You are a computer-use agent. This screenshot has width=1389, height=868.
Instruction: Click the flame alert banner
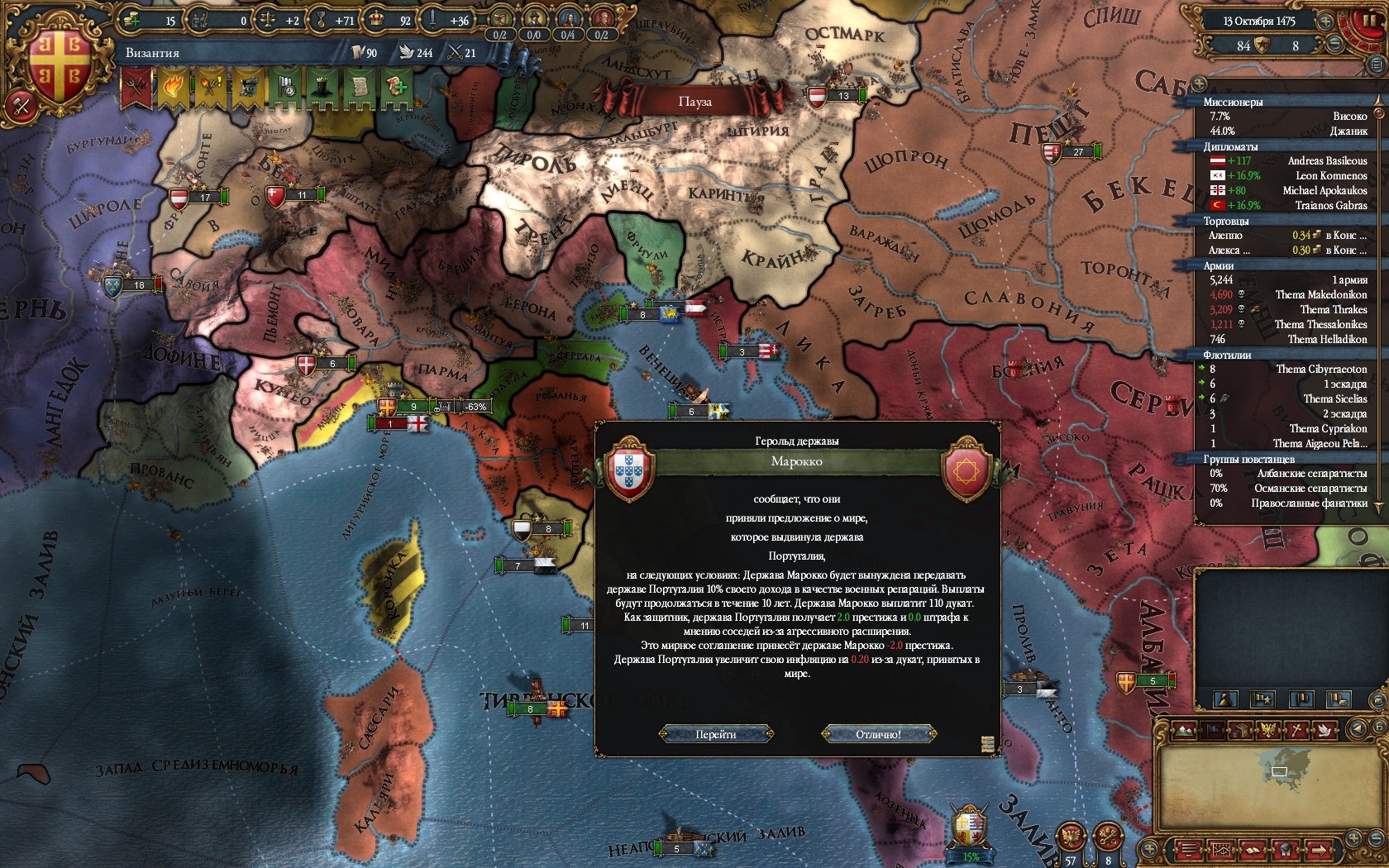point(173,88)
